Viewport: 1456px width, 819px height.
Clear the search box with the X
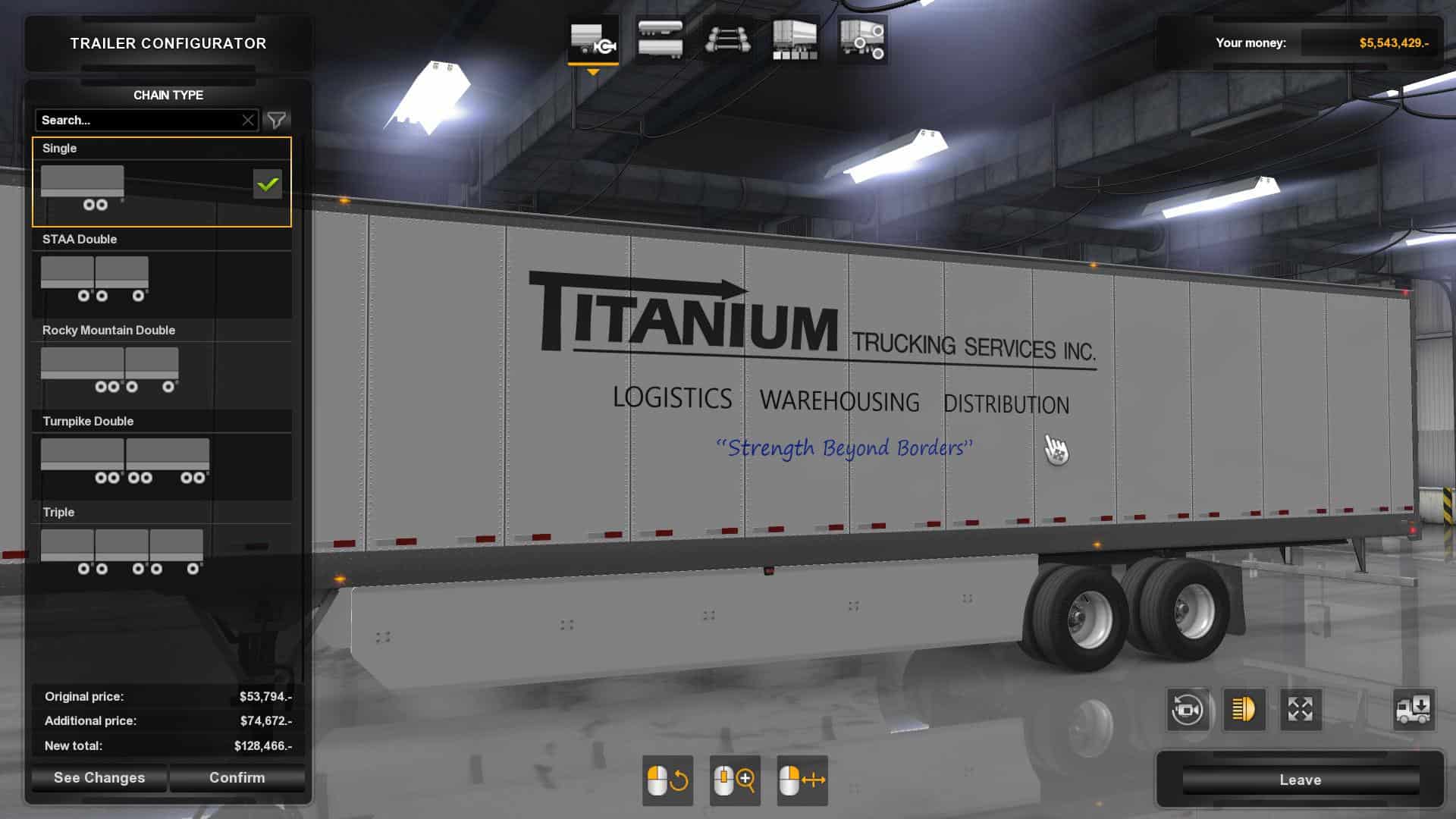click(x=248, y=120)
